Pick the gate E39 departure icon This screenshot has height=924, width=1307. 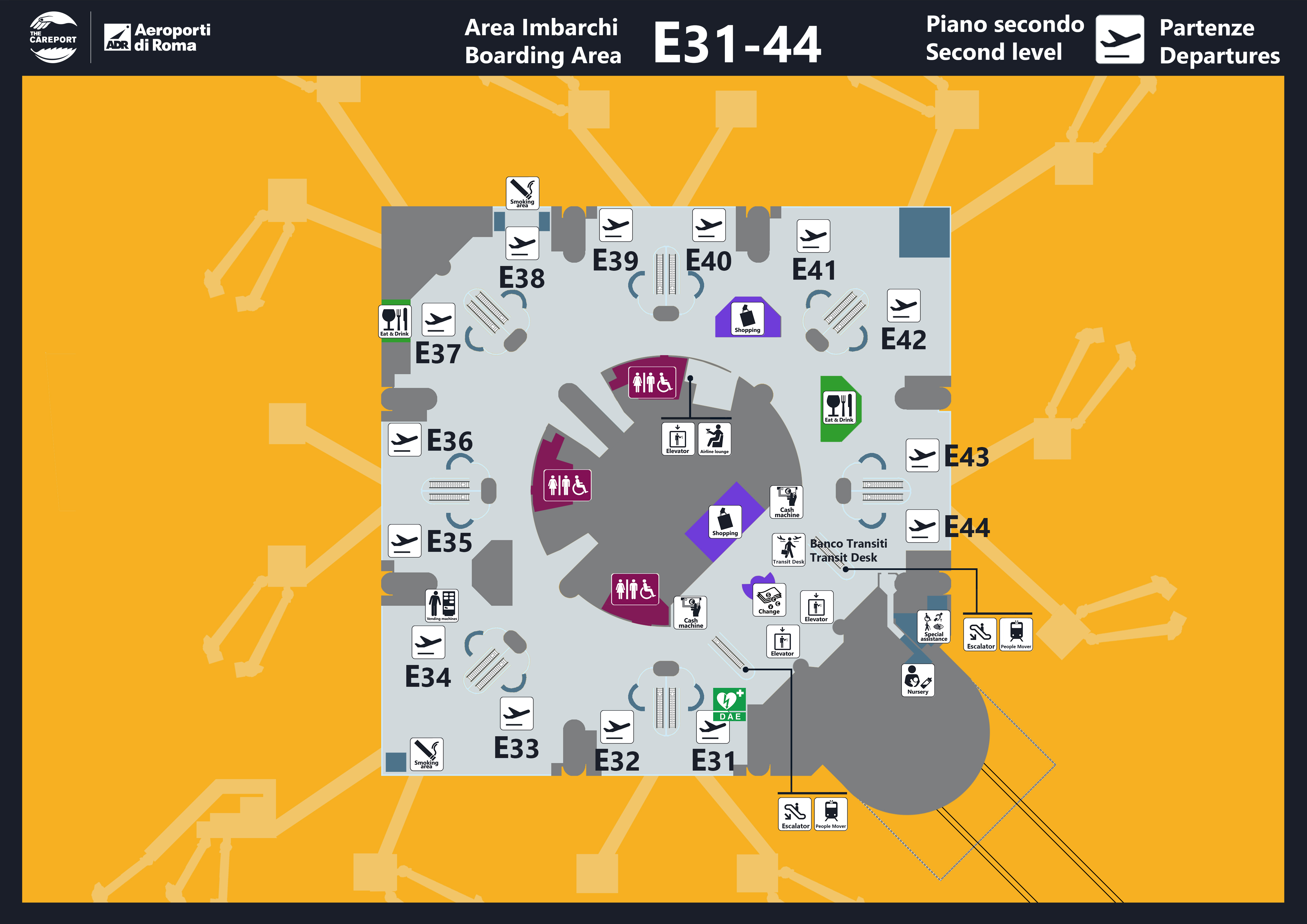615,225
